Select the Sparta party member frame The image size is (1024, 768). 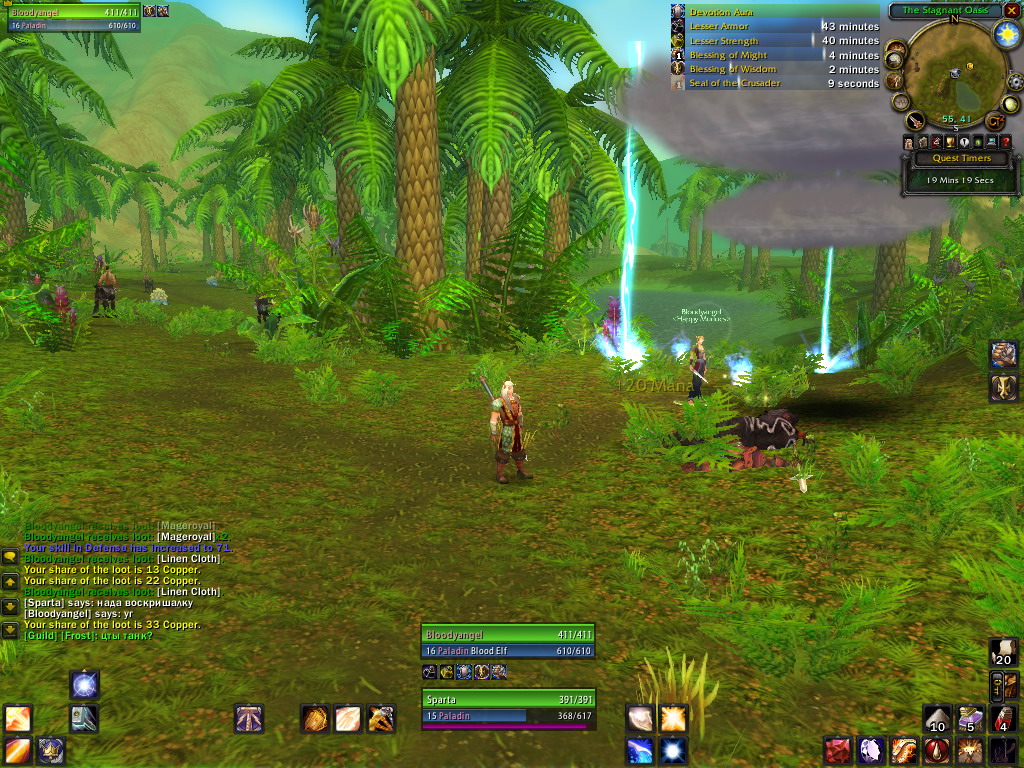click(507, 707)
